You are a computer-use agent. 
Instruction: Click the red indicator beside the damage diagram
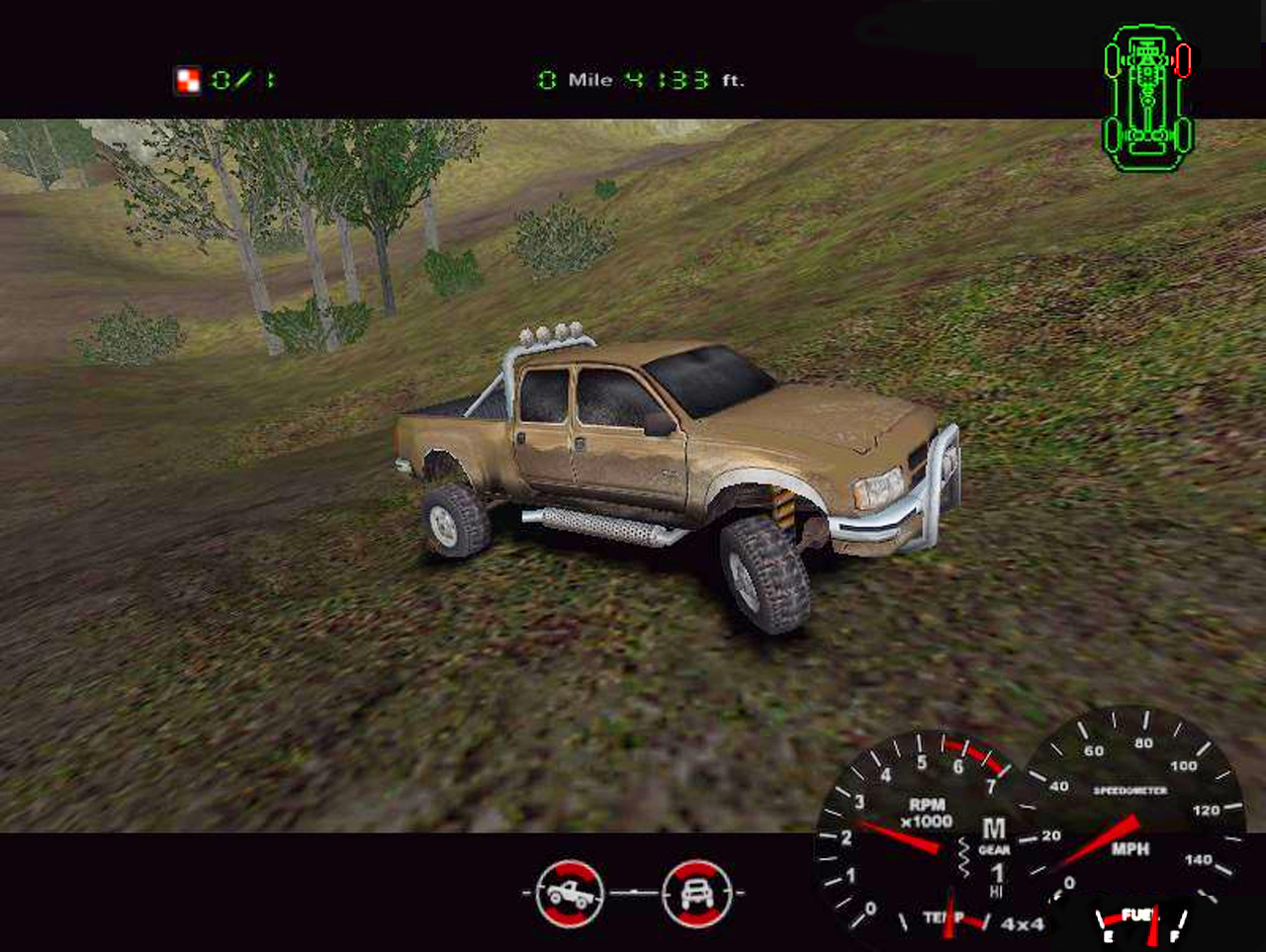point(1185,59)
